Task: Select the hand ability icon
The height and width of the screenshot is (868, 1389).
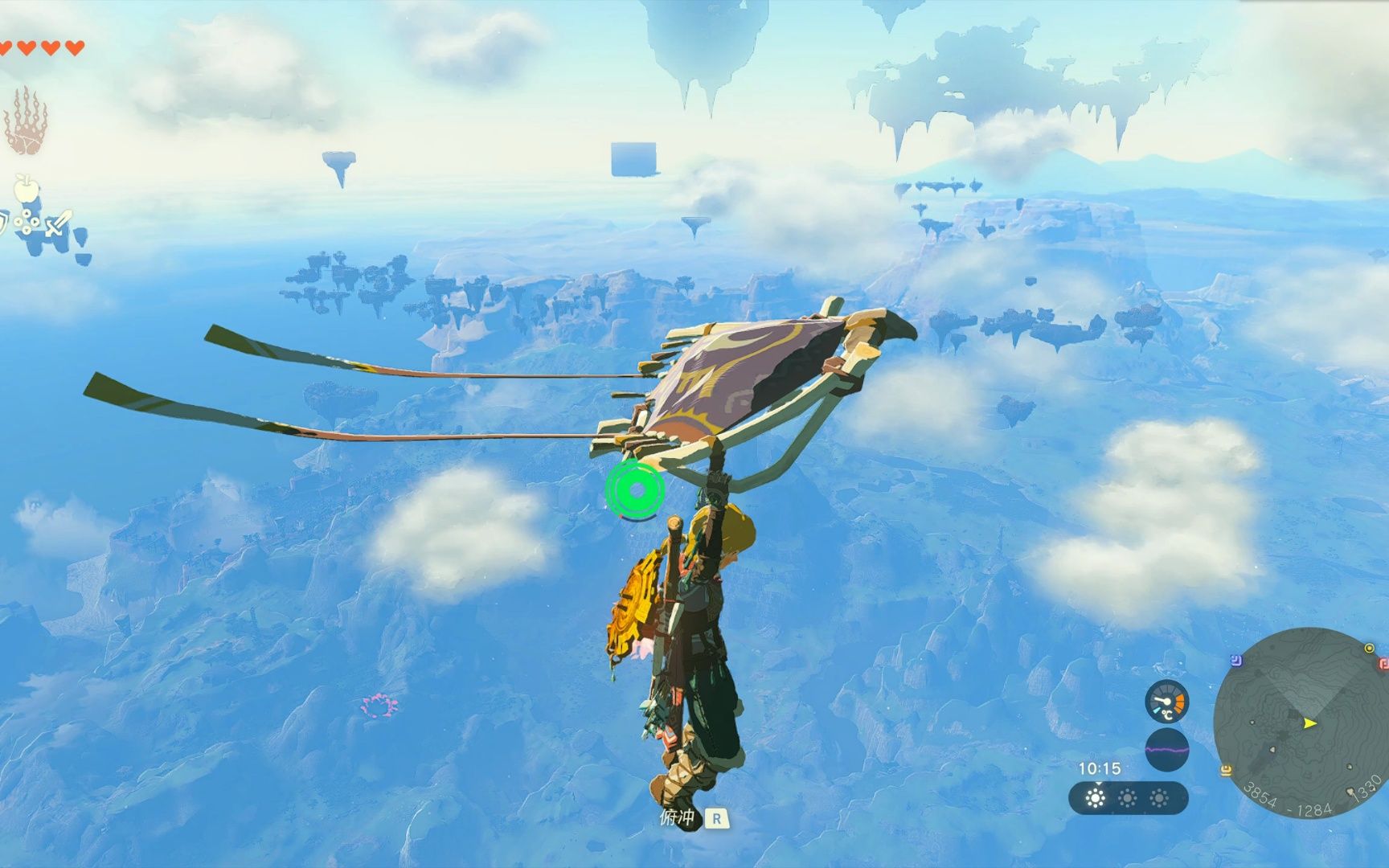Action: [26, 122]
